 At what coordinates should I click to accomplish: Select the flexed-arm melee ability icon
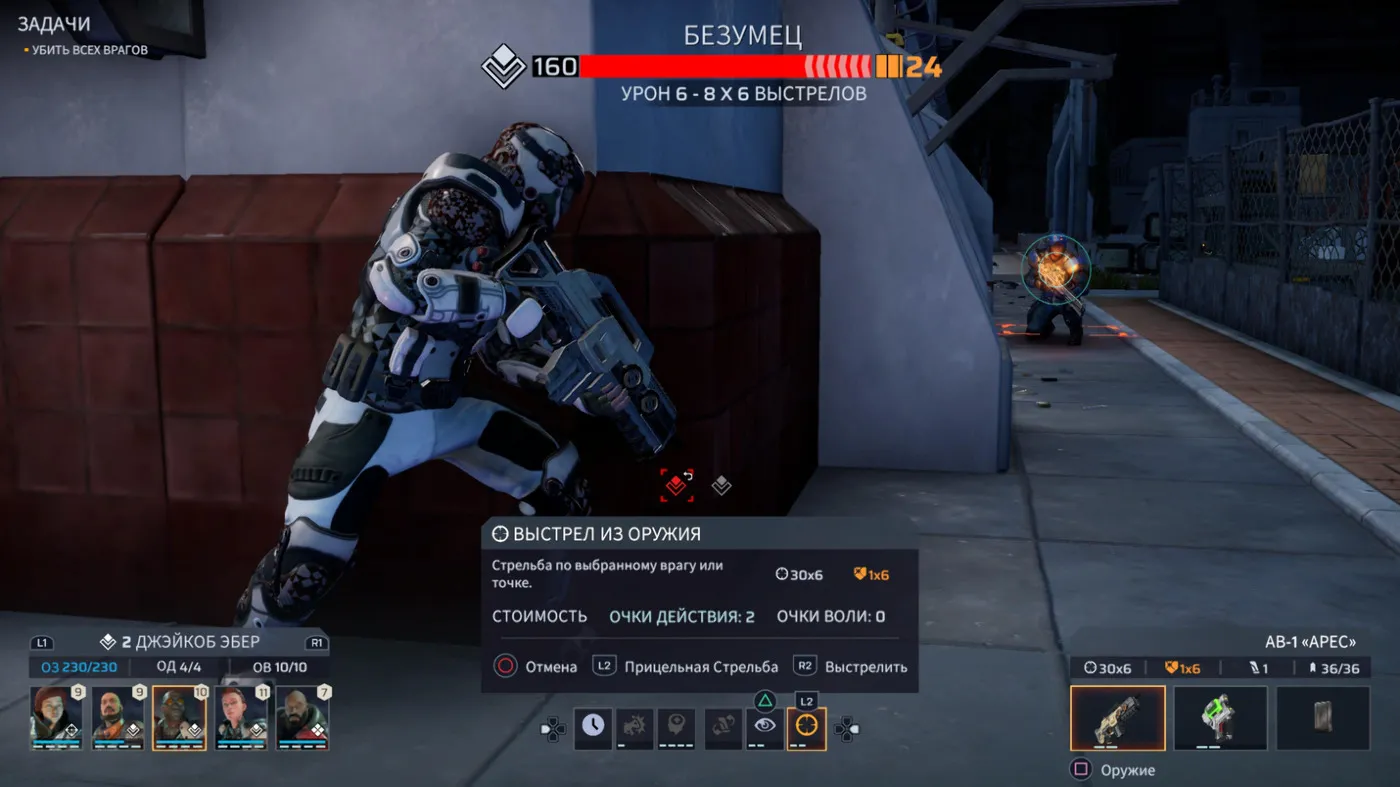pos(723,727)
